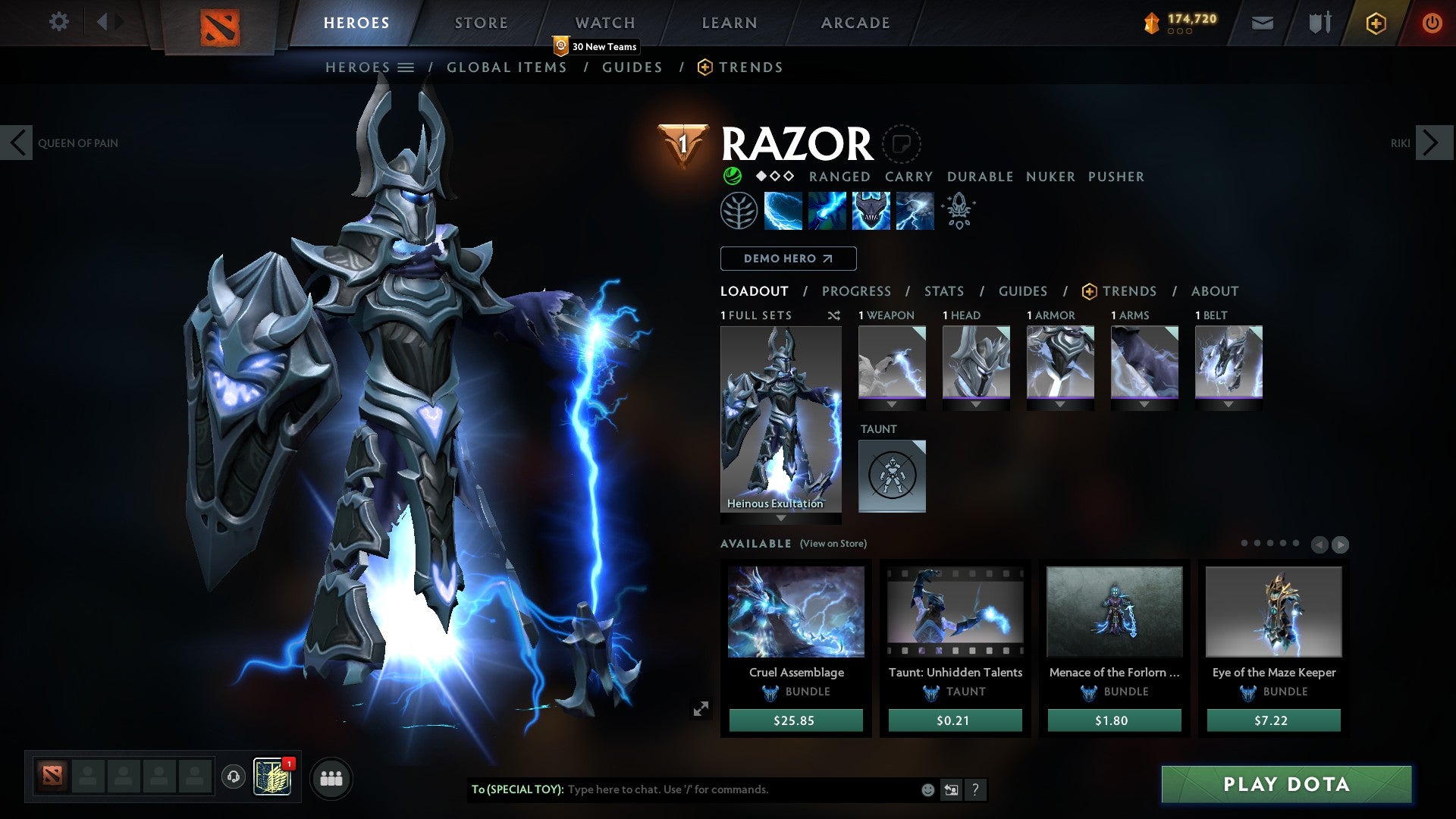Open the mail inbox icon
Viewport: 1456px width, 819px height.
click(x=1262, y=23)
